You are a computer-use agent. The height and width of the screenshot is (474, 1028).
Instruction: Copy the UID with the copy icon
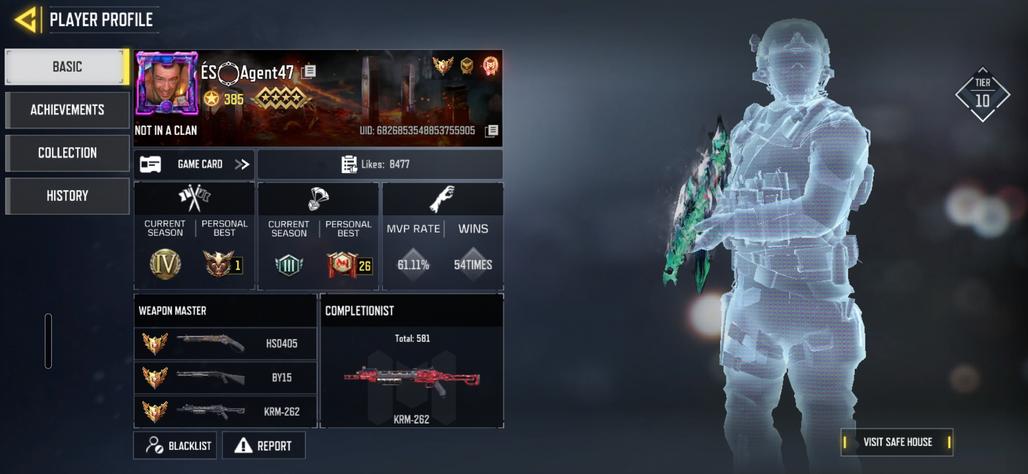pos(492,131)
